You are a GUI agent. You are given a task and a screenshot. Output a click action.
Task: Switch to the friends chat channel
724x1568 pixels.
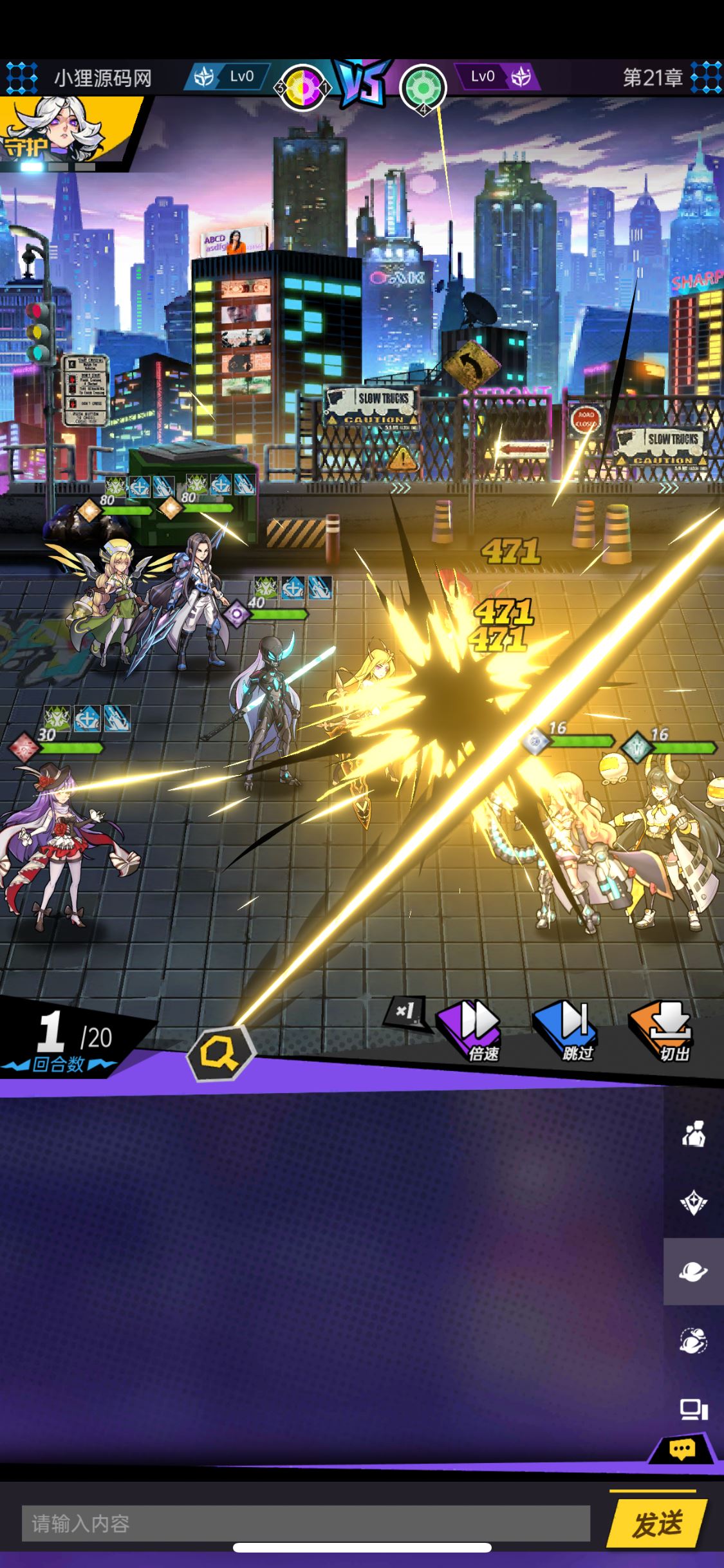pyautogui.click(x=693, y=1134)
